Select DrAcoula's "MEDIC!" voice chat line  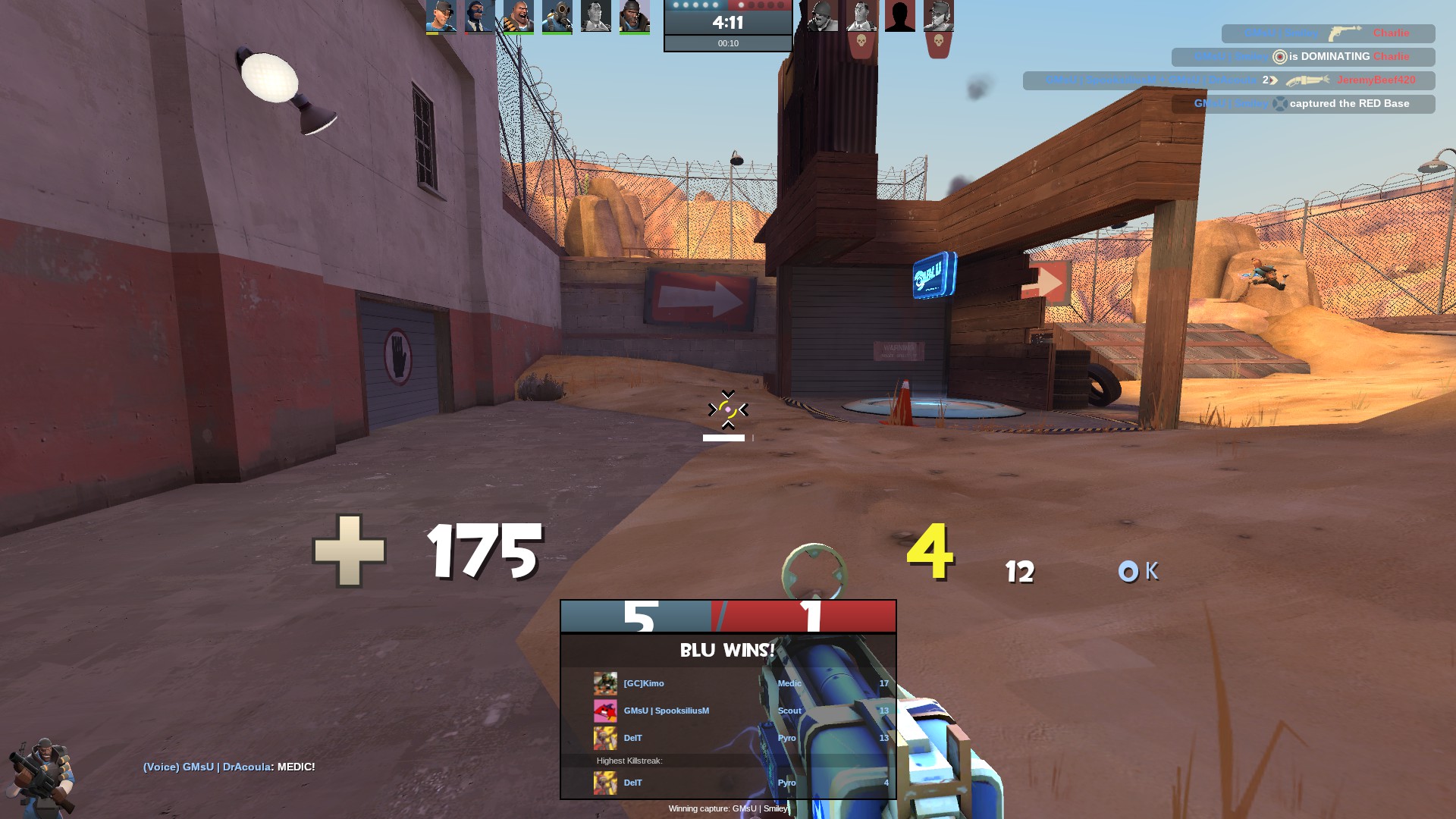click(x=229, y=767)
